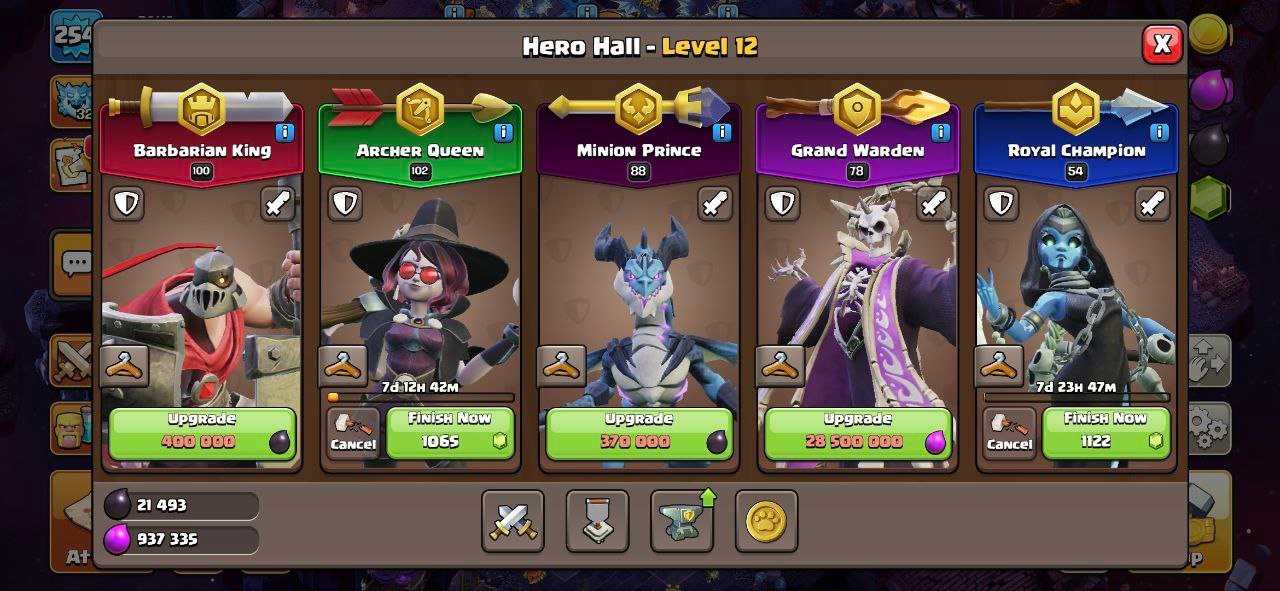
Task: Open the anvil blacksmith equipment button
Action: (682, 521)
